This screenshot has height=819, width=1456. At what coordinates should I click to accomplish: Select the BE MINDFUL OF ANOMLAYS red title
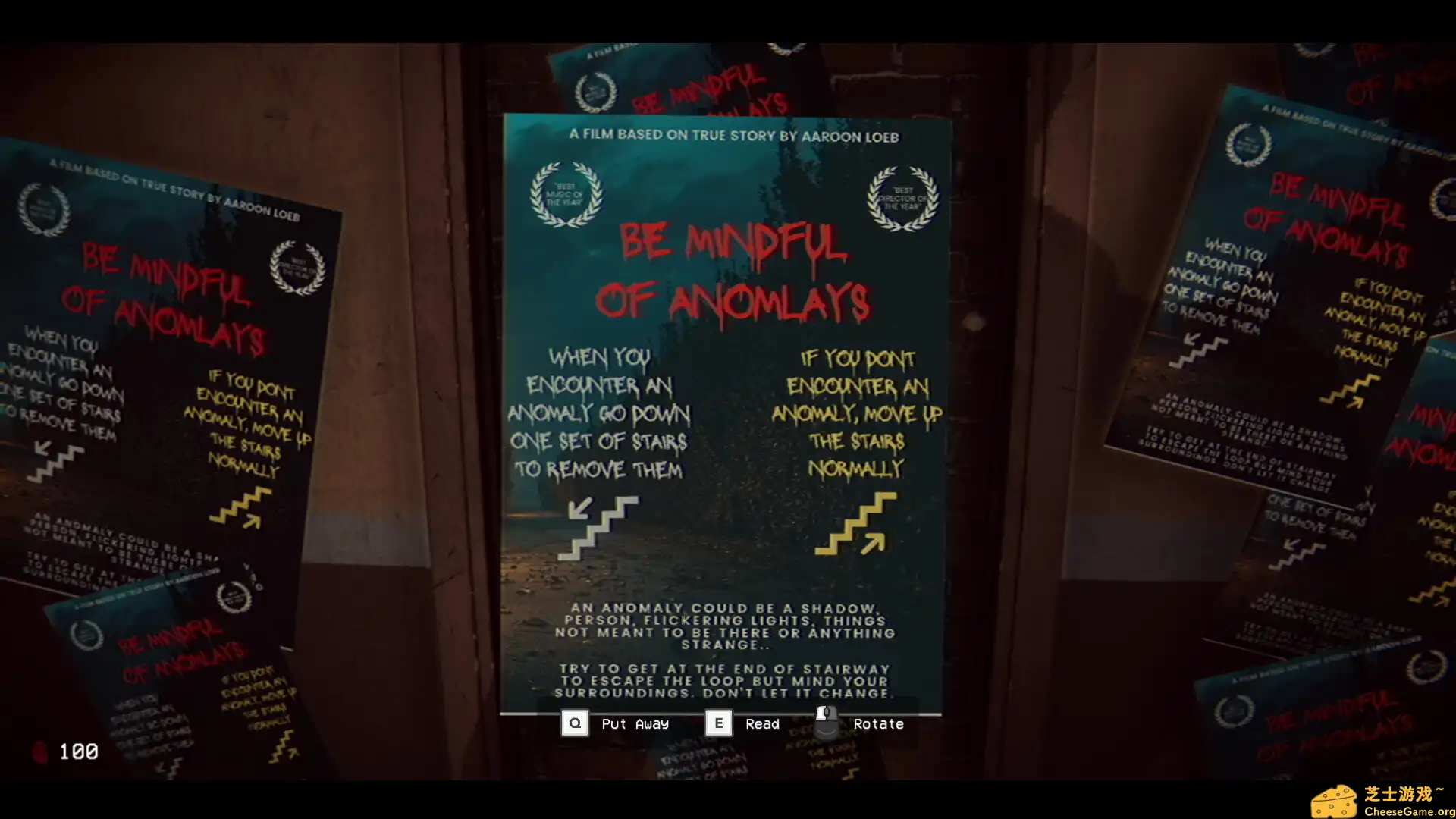(732, 269)
